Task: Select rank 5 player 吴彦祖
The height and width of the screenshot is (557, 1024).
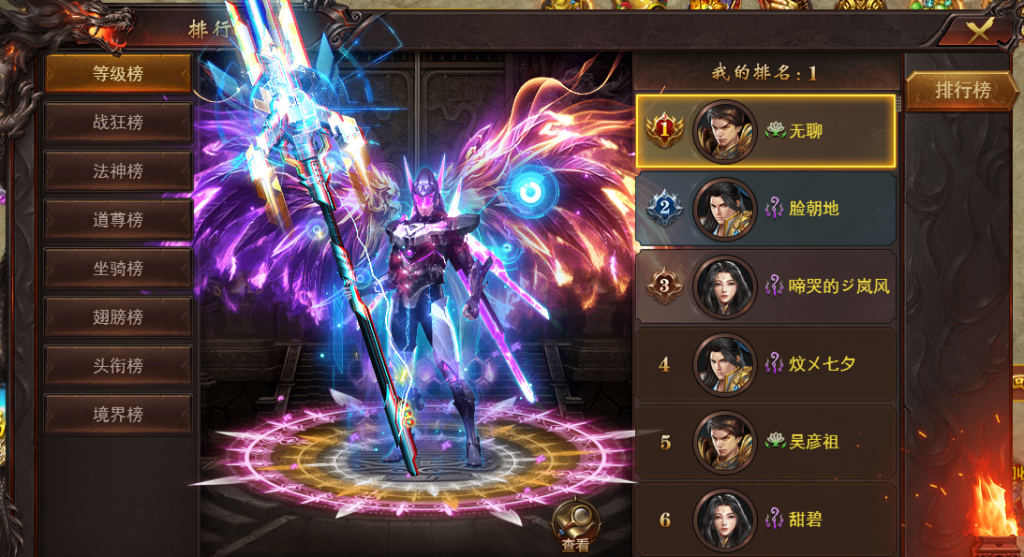Action: click(x=766, y=441)
